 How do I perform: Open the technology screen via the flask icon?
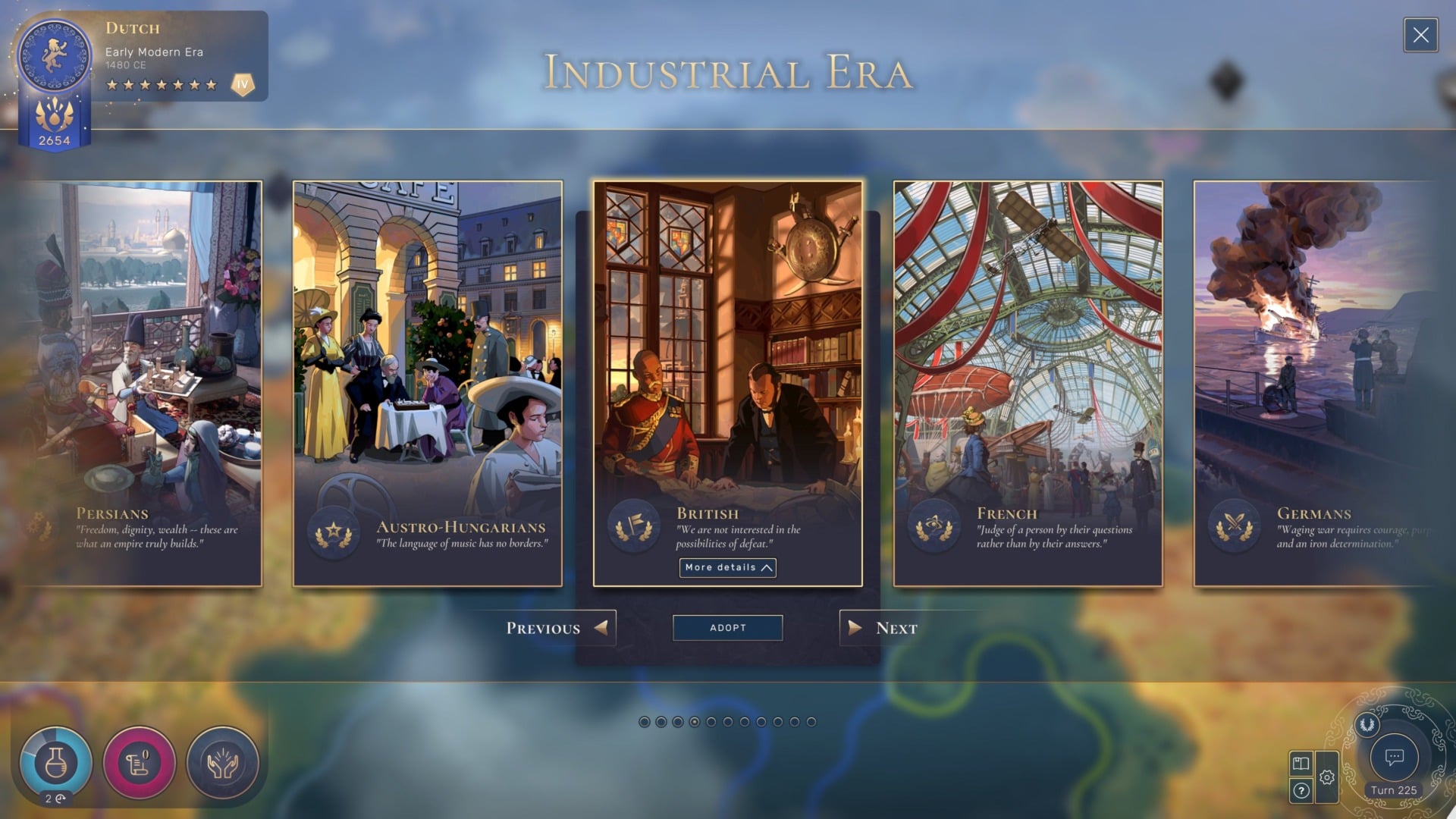[x=57, y=762]
